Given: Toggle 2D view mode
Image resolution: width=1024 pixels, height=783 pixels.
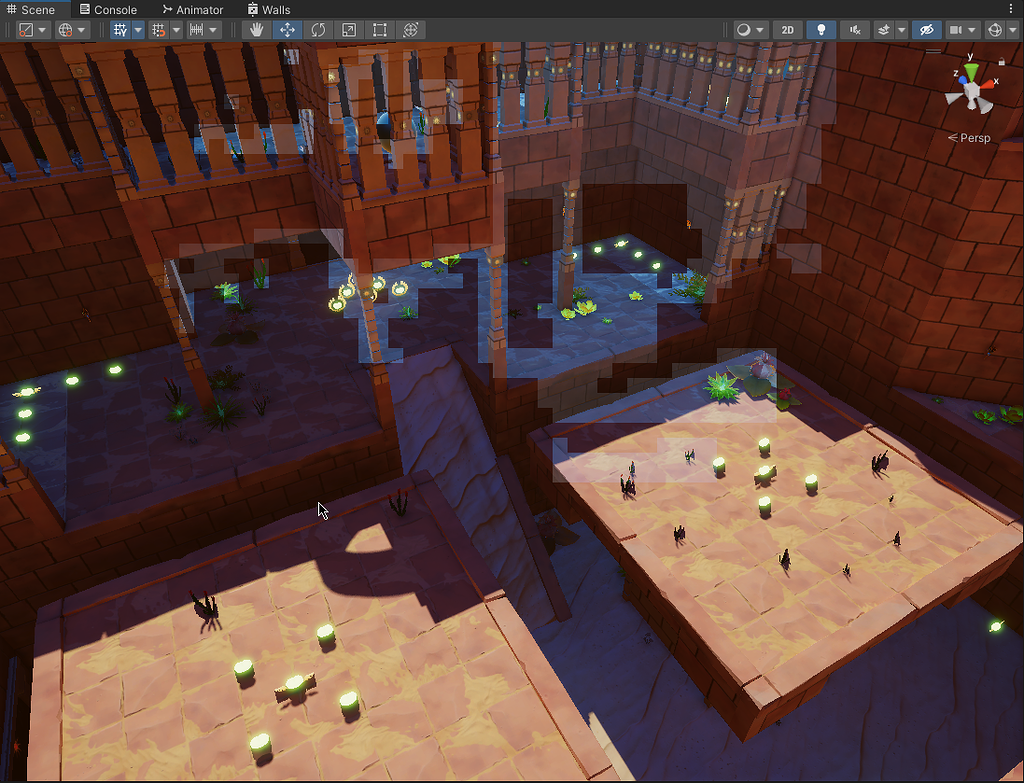Looking at the screenshot, I should pos(788,30).
